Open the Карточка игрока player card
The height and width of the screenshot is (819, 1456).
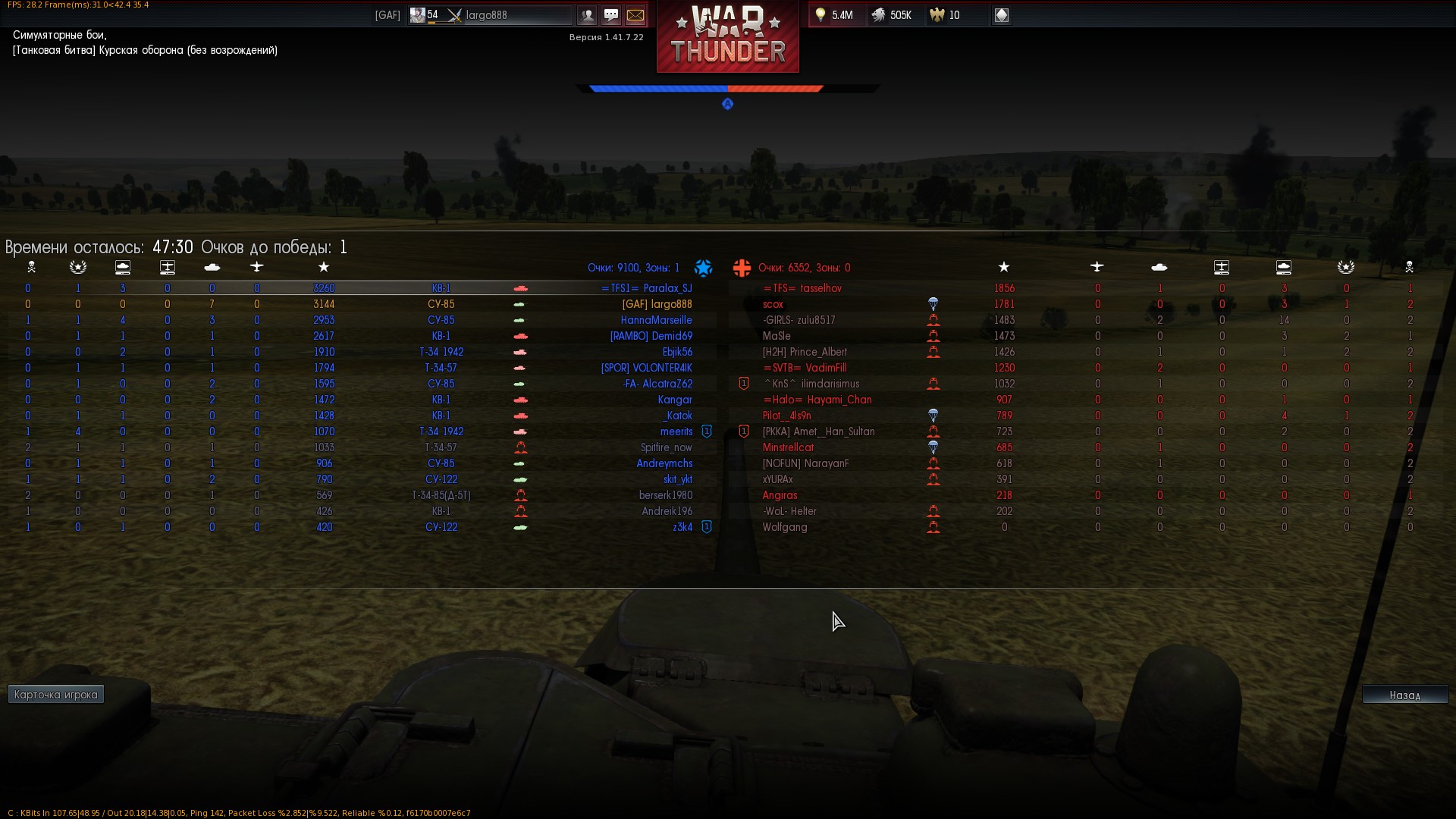[56, 695]
